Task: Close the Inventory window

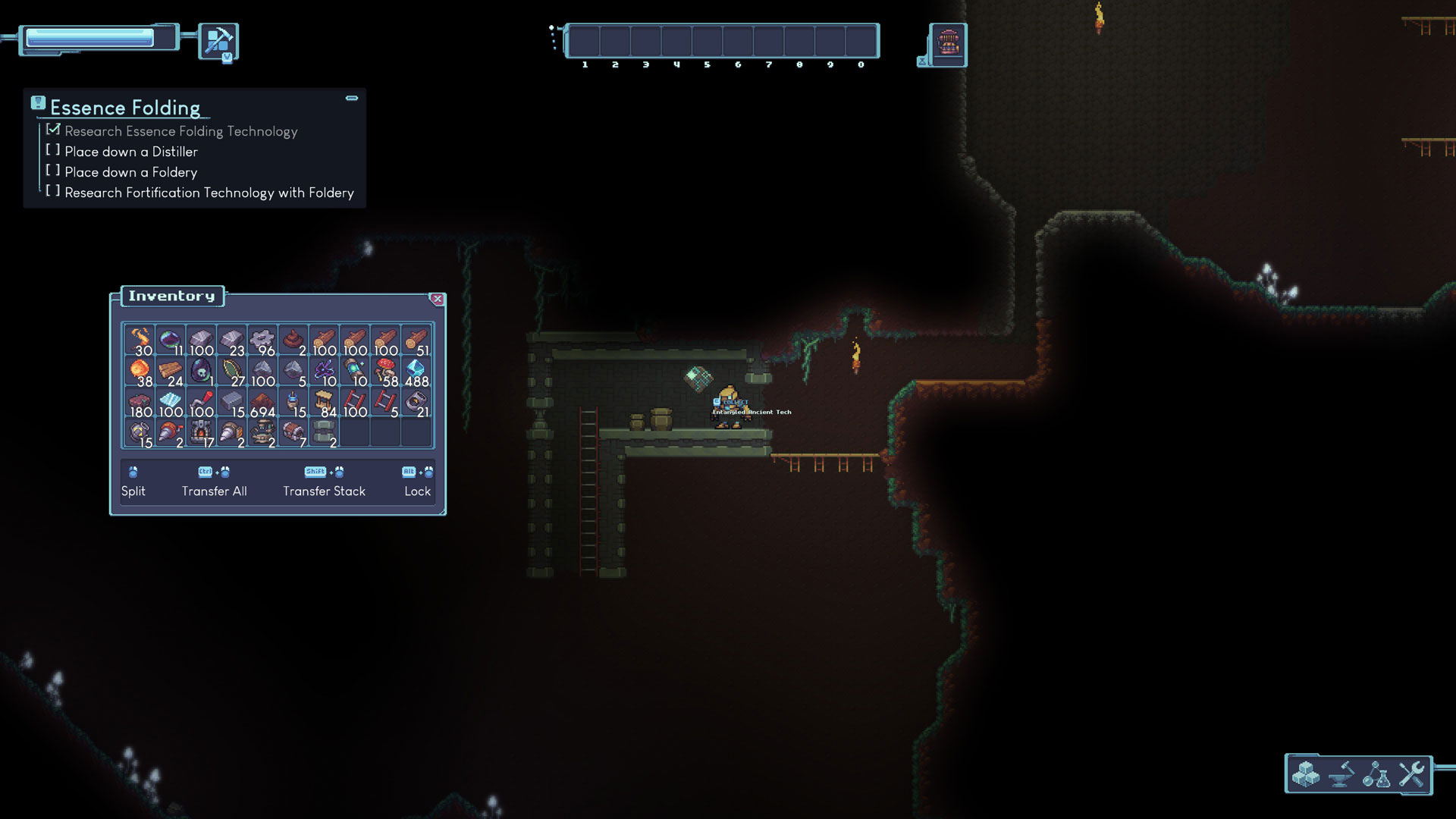Action: 437,299
